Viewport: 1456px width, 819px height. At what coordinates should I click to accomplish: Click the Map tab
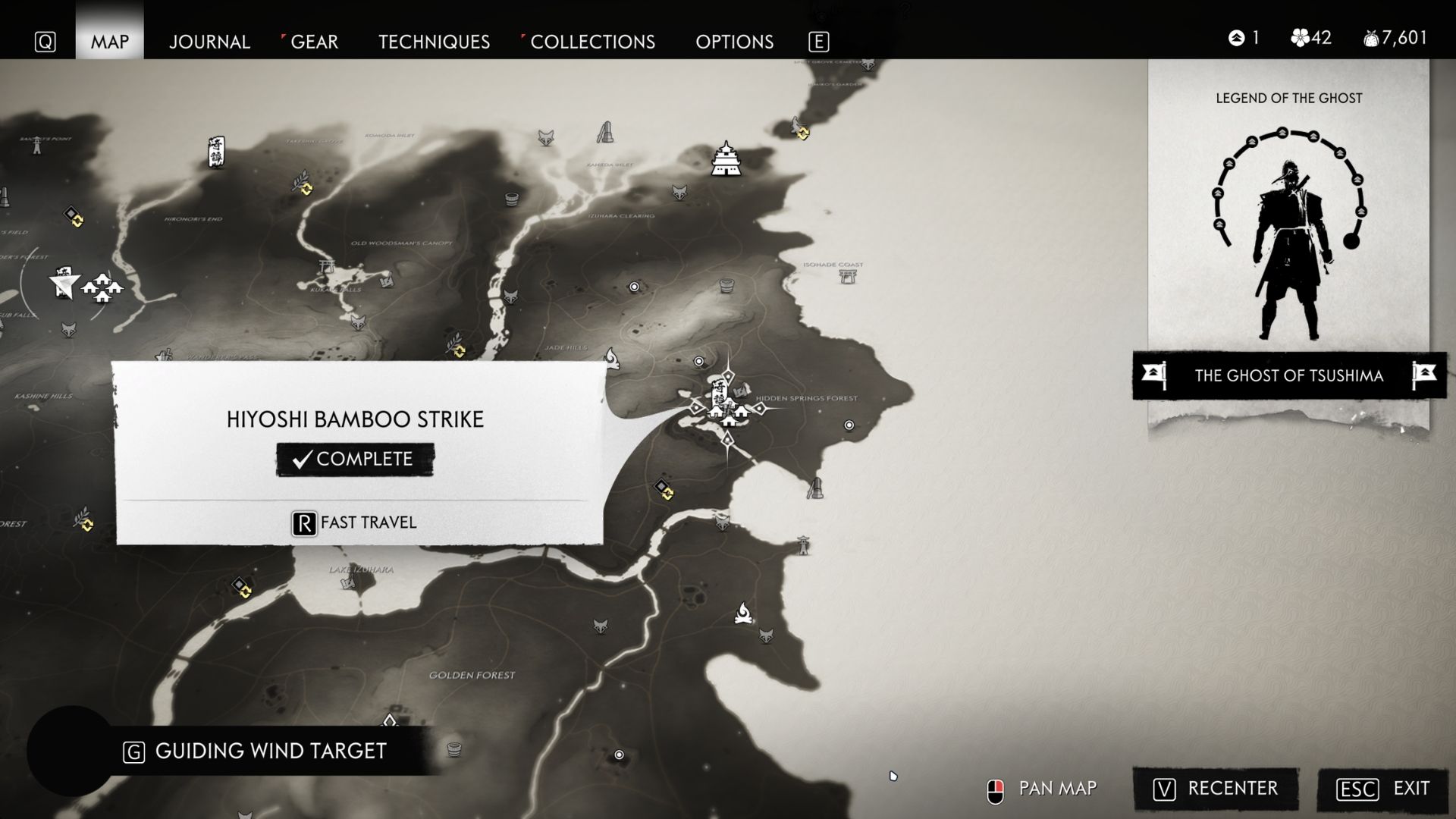click(x=110, y=42)
